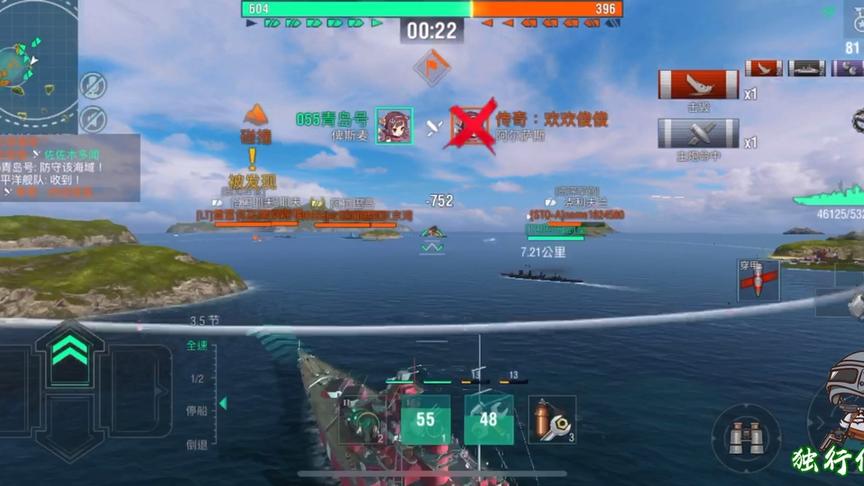Viewport: 864px width, 486px height.
Task: Select the 穿甲 armor-piercing shell type
Action: tap(758, 279)
